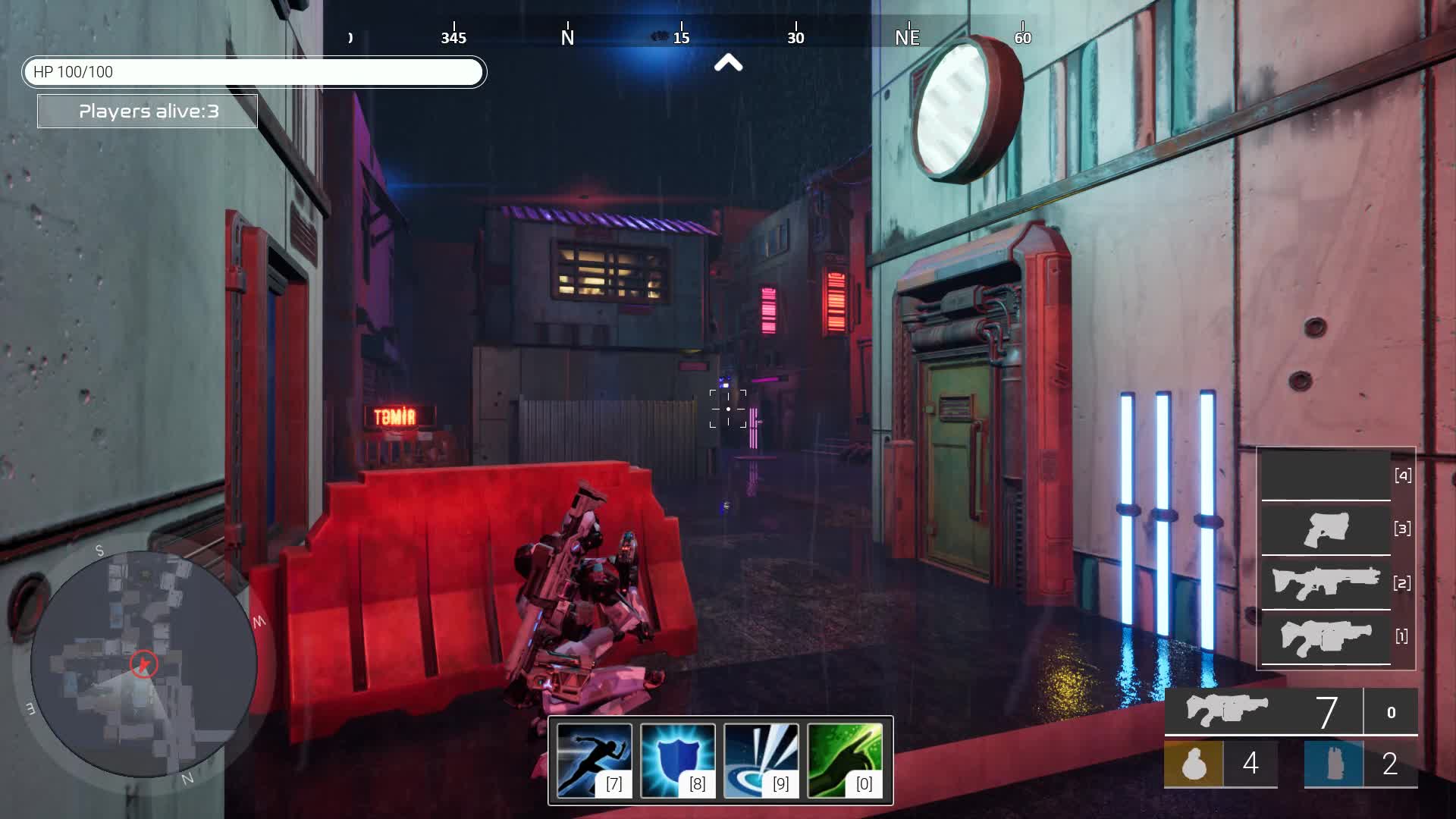The width and height of the screenshot is (1456, 819).
Task: Click the N marker on the top compass
Action: (x=566, y=36)
